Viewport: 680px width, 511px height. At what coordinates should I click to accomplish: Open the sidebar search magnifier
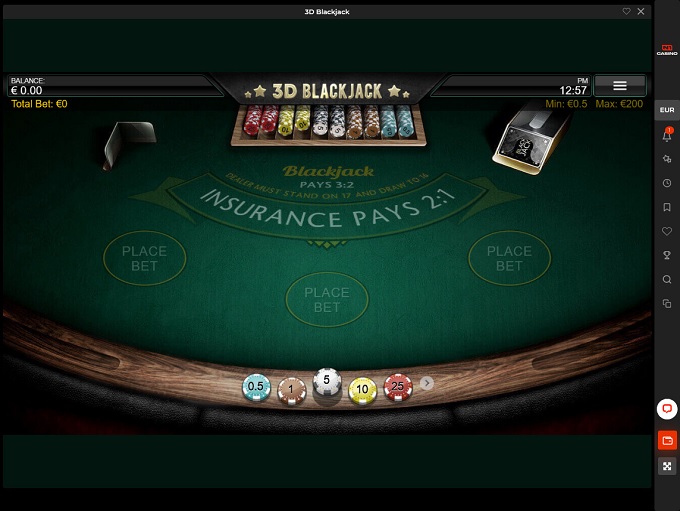pos(667,280)
